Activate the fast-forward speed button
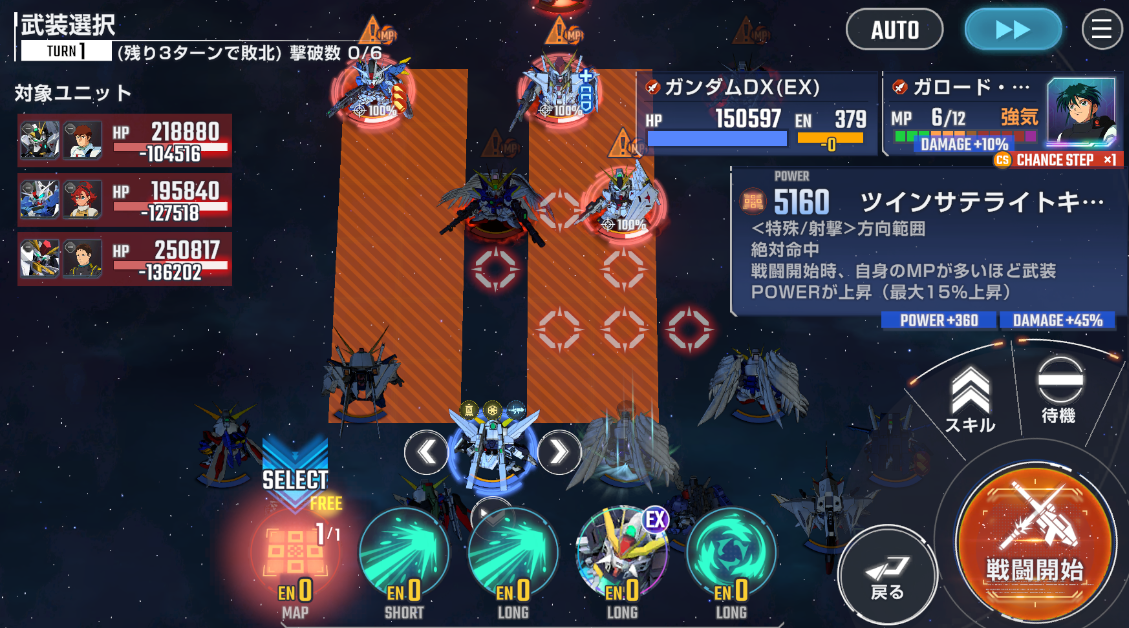This screenshot has height=628, width=1129. (1012, 30)
